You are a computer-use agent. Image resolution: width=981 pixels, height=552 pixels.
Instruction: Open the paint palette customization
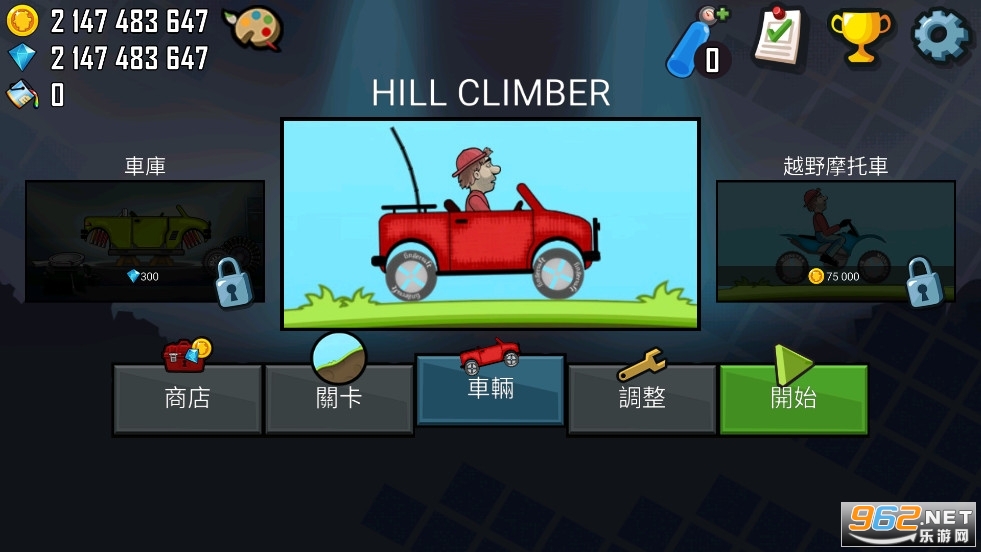click(252, 28)
